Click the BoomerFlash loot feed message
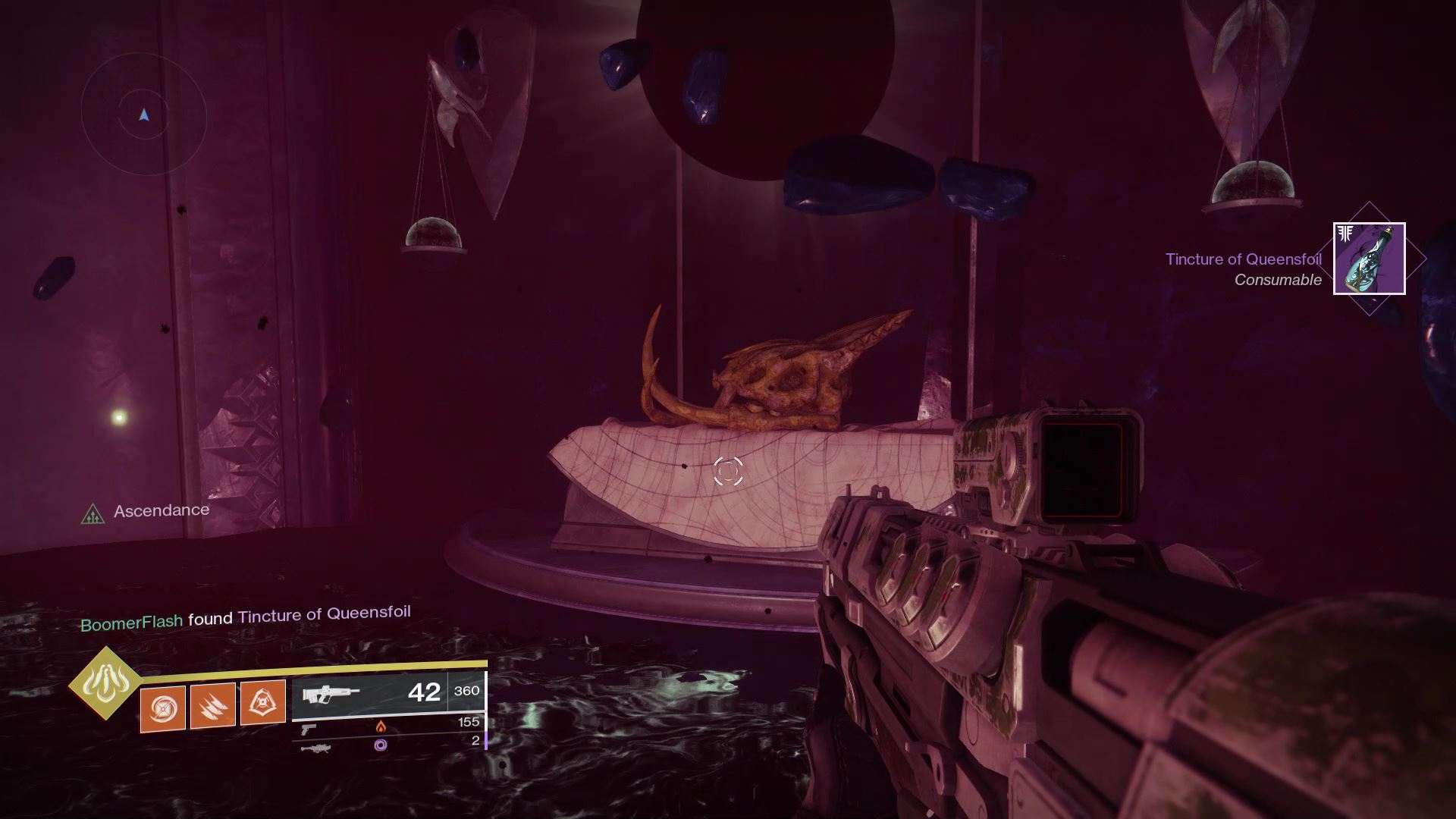This screenshot has width=1456, height=819. (x=246, y=617)
